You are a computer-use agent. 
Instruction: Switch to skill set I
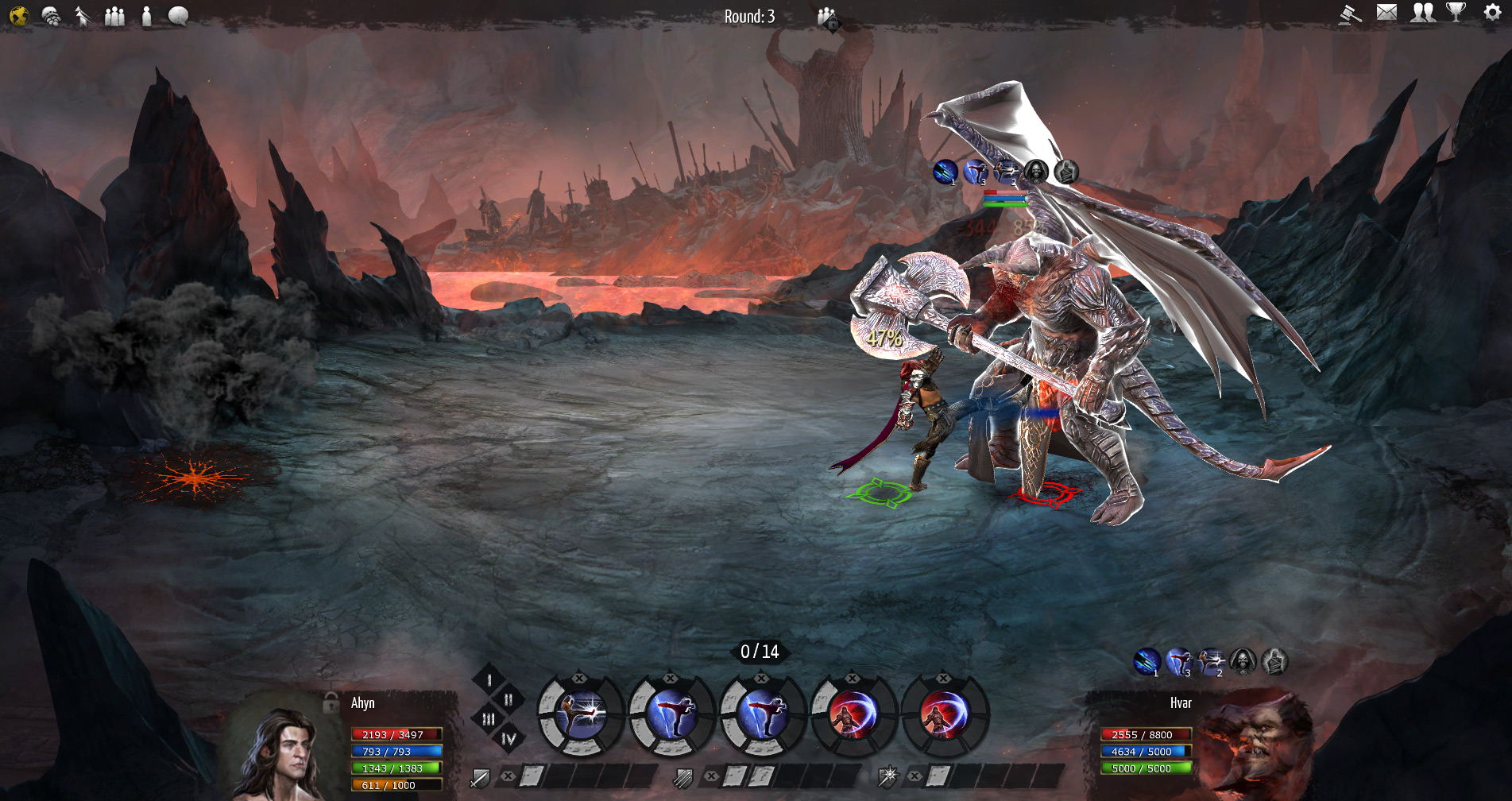click(x=489, y=680)
